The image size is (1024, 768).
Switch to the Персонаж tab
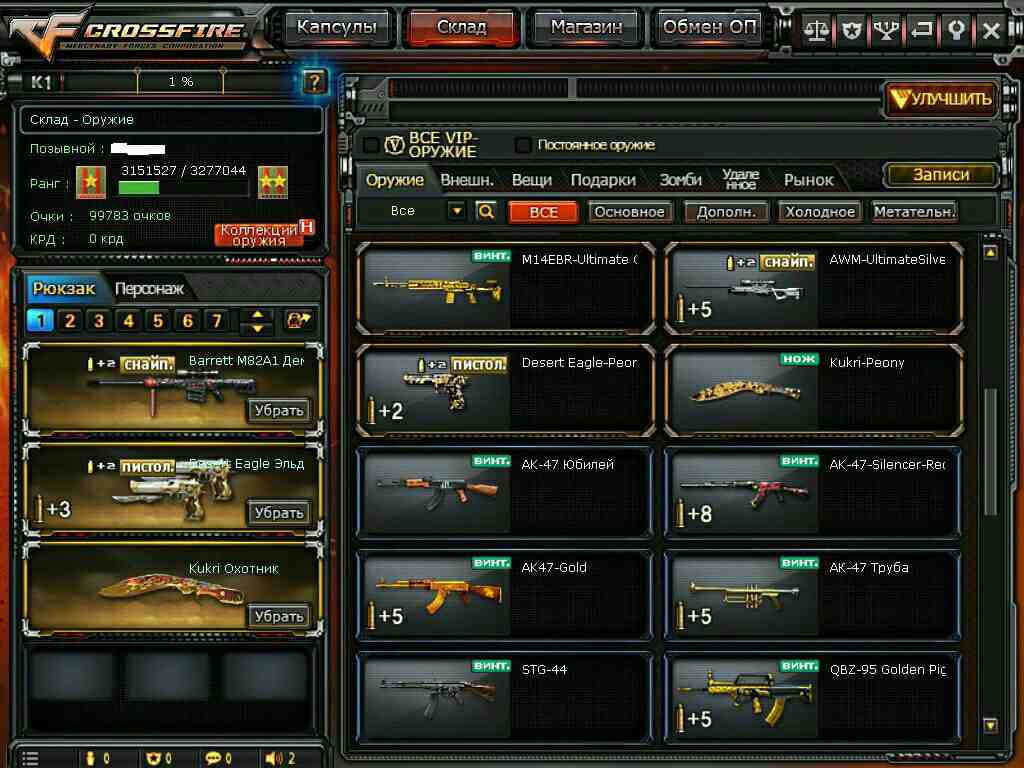[x=149, y=289]
